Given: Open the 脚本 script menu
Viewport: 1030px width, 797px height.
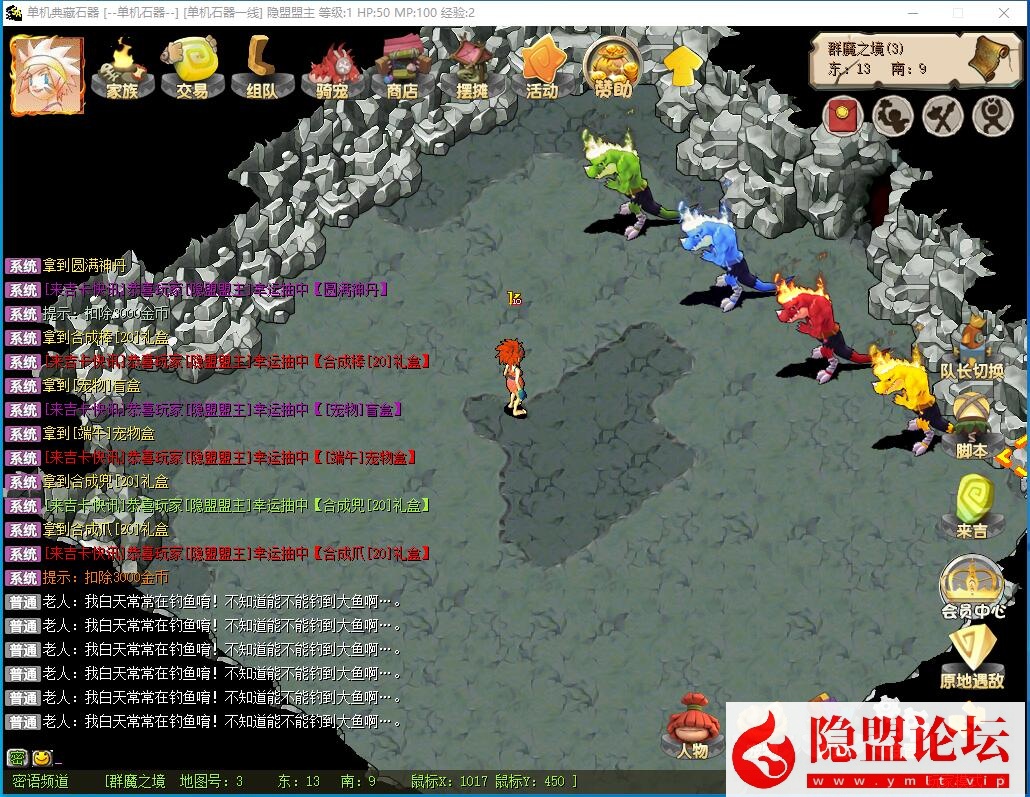Looking at the screenshot, I should pos(971,430).
